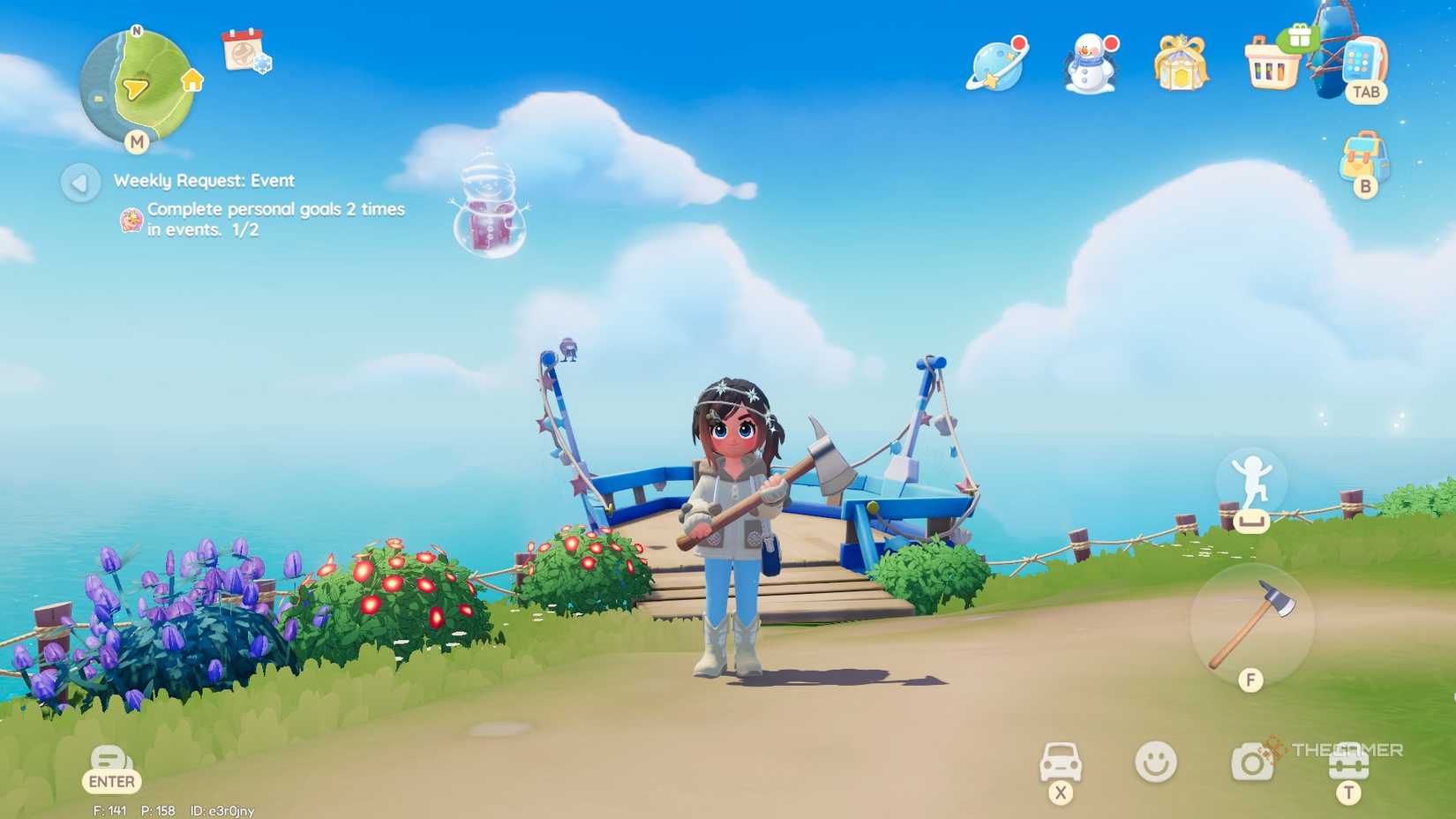1456x819 pixels.
Task: Click the Weekly Request: Event heading
Action: pos(203,180)
